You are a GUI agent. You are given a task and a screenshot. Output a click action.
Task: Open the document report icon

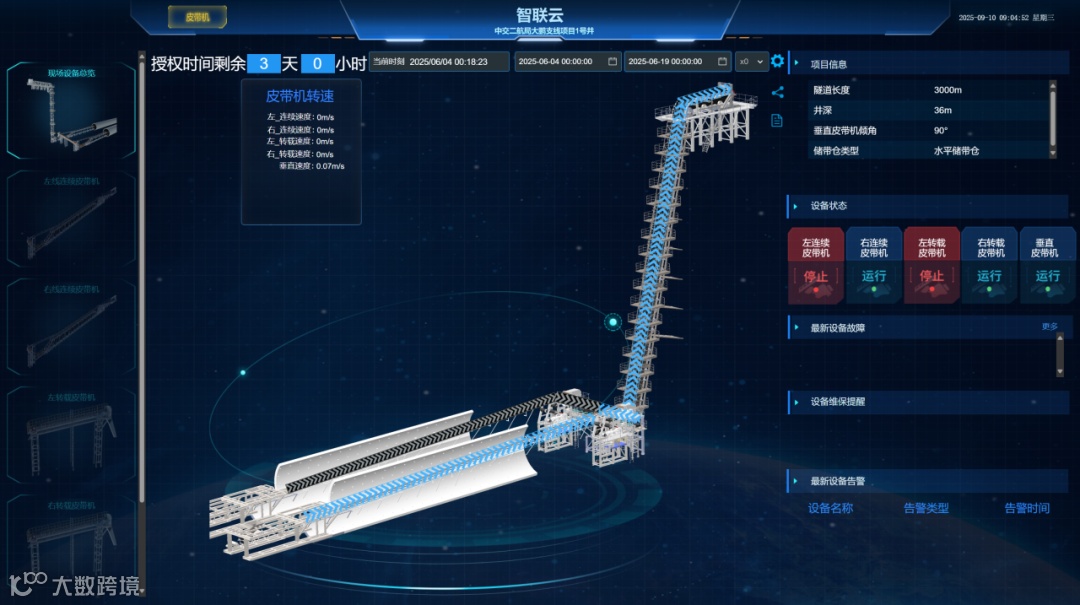[x=777, y=121]
